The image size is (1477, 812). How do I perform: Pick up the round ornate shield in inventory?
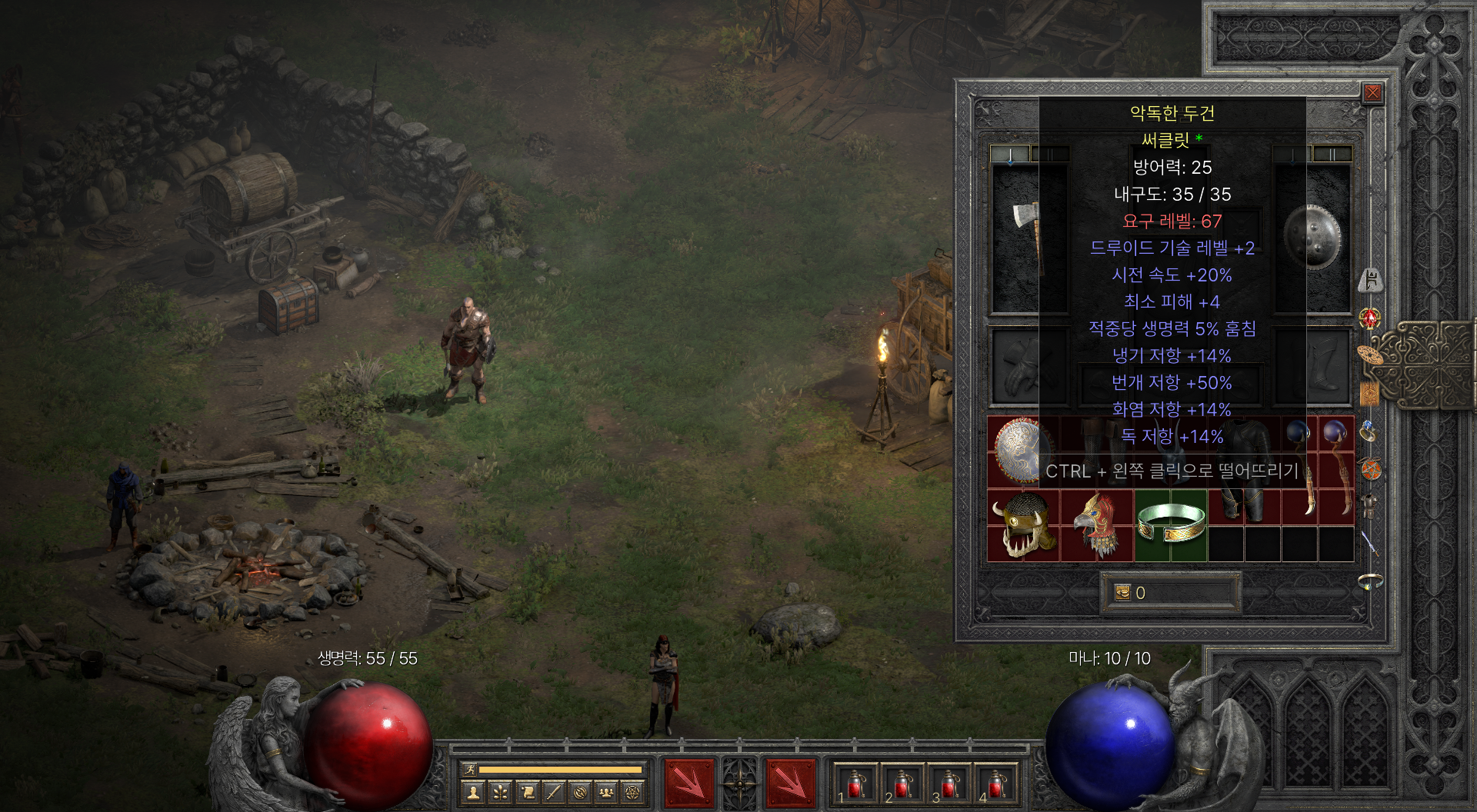coord(1022,451)
